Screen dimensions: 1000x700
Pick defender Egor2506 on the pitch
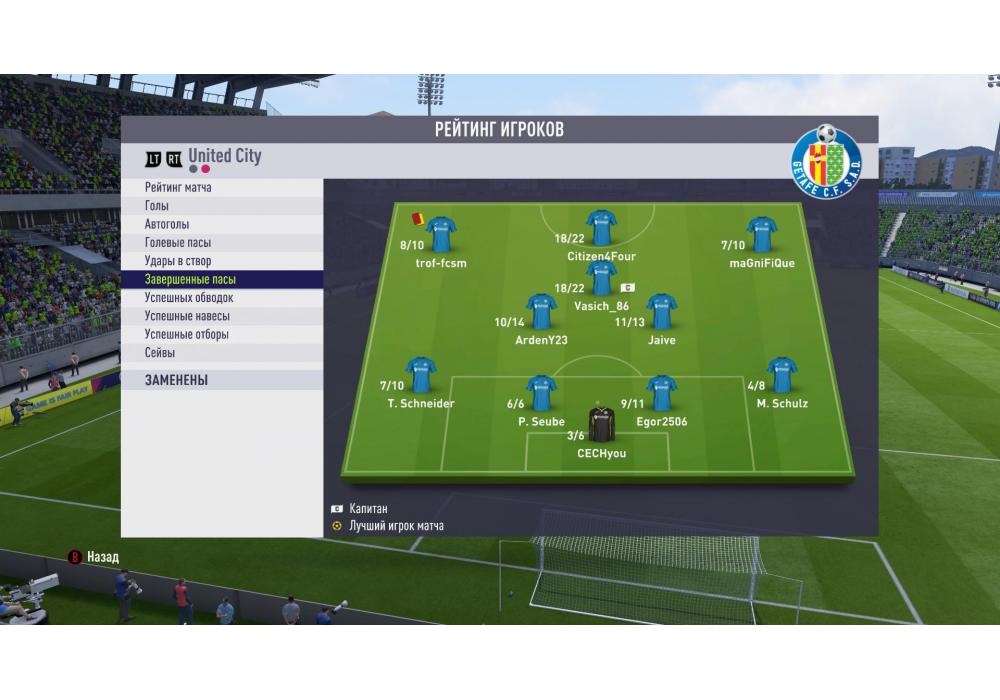(x=661, y=393)
